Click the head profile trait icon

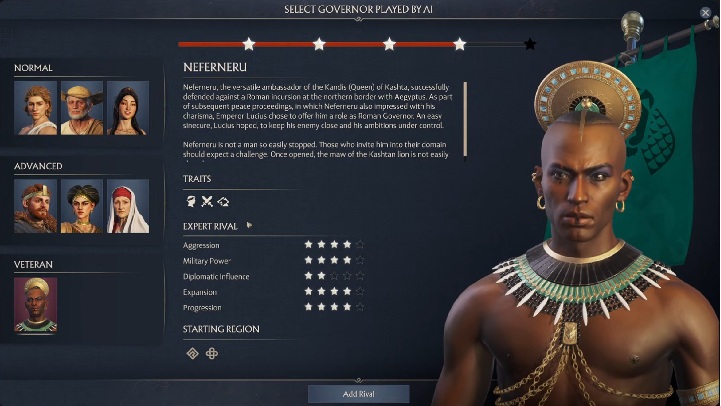190,201
